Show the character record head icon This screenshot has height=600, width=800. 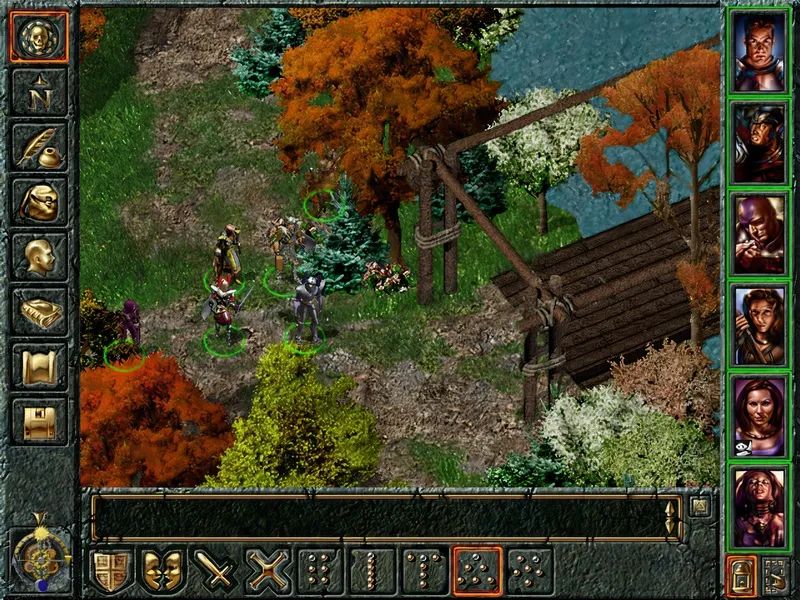point(40,257)
